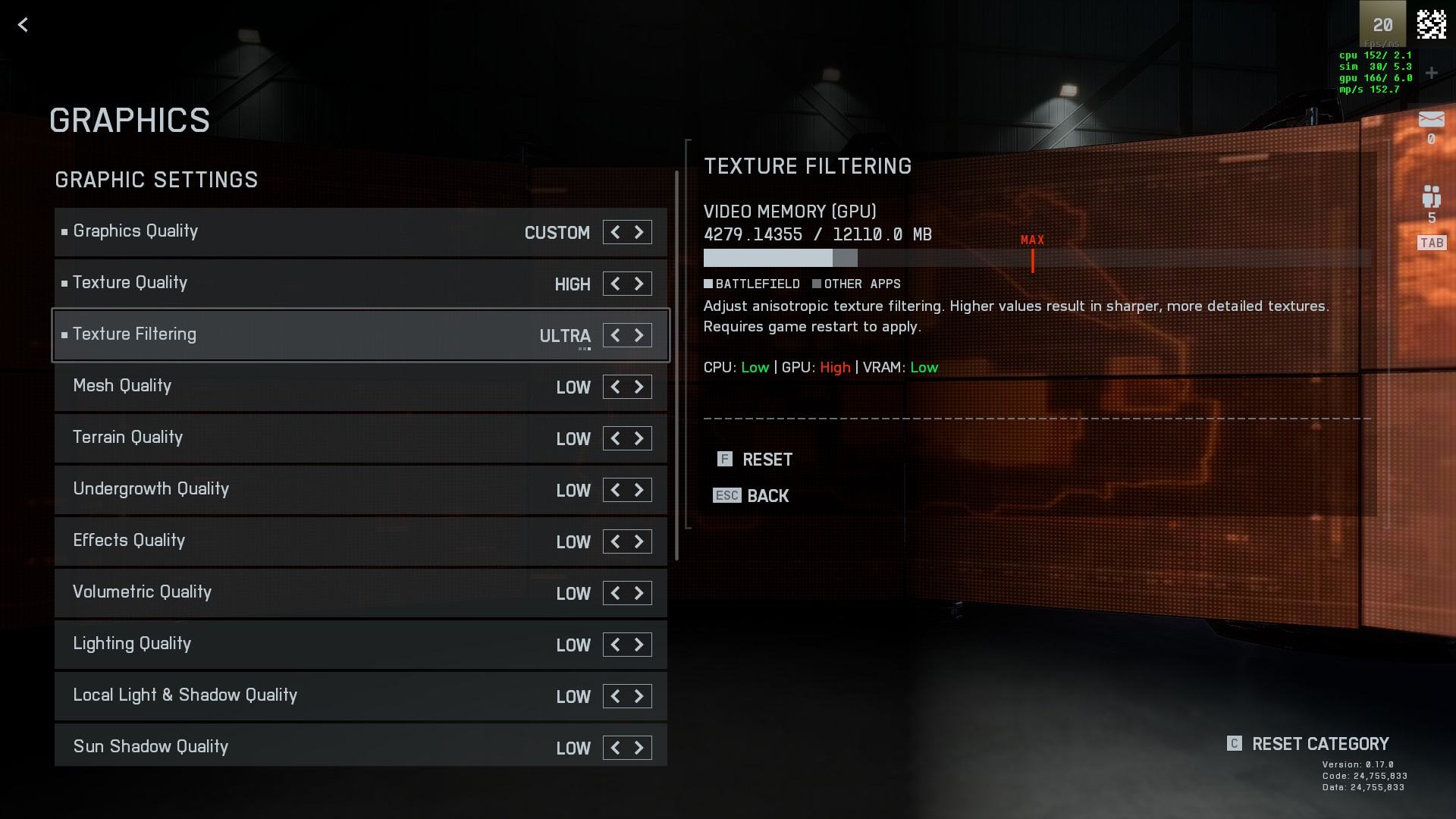Select the Undergrowth Quality row
Image resolution: width=1456 pixels, height=819 pixels.
[303, 490]
